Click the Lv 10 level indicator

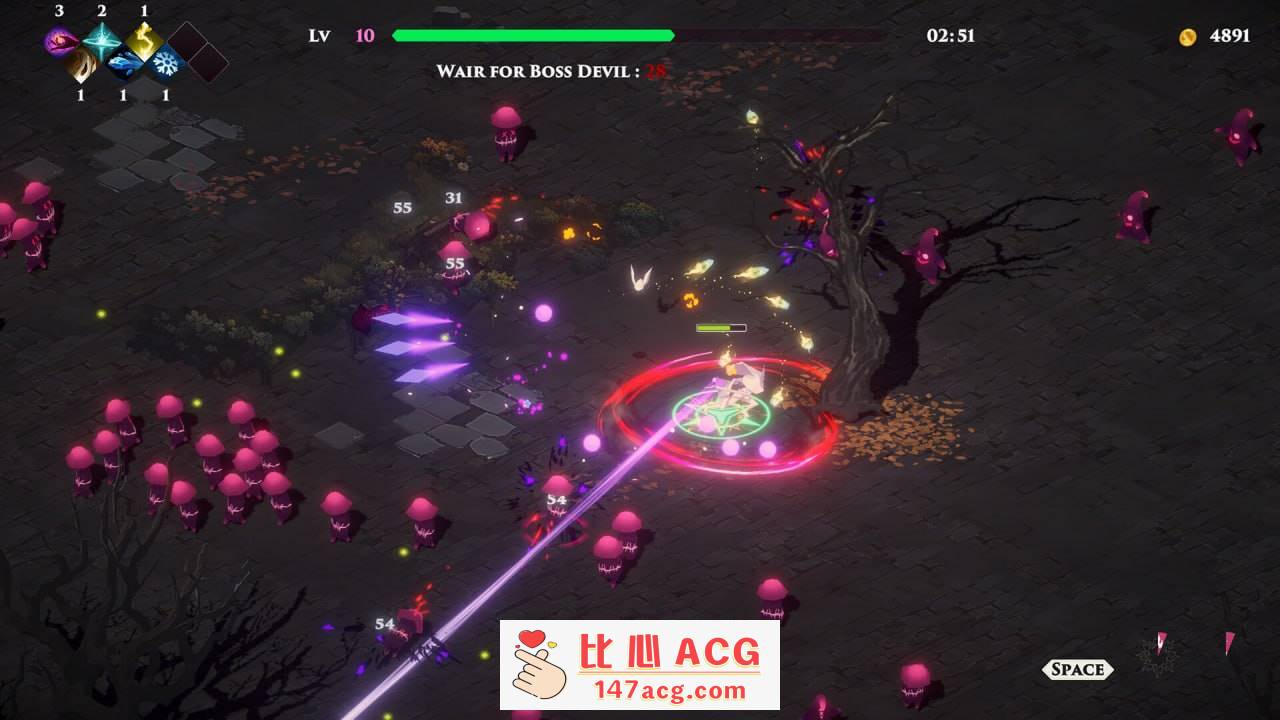[340, 35]
